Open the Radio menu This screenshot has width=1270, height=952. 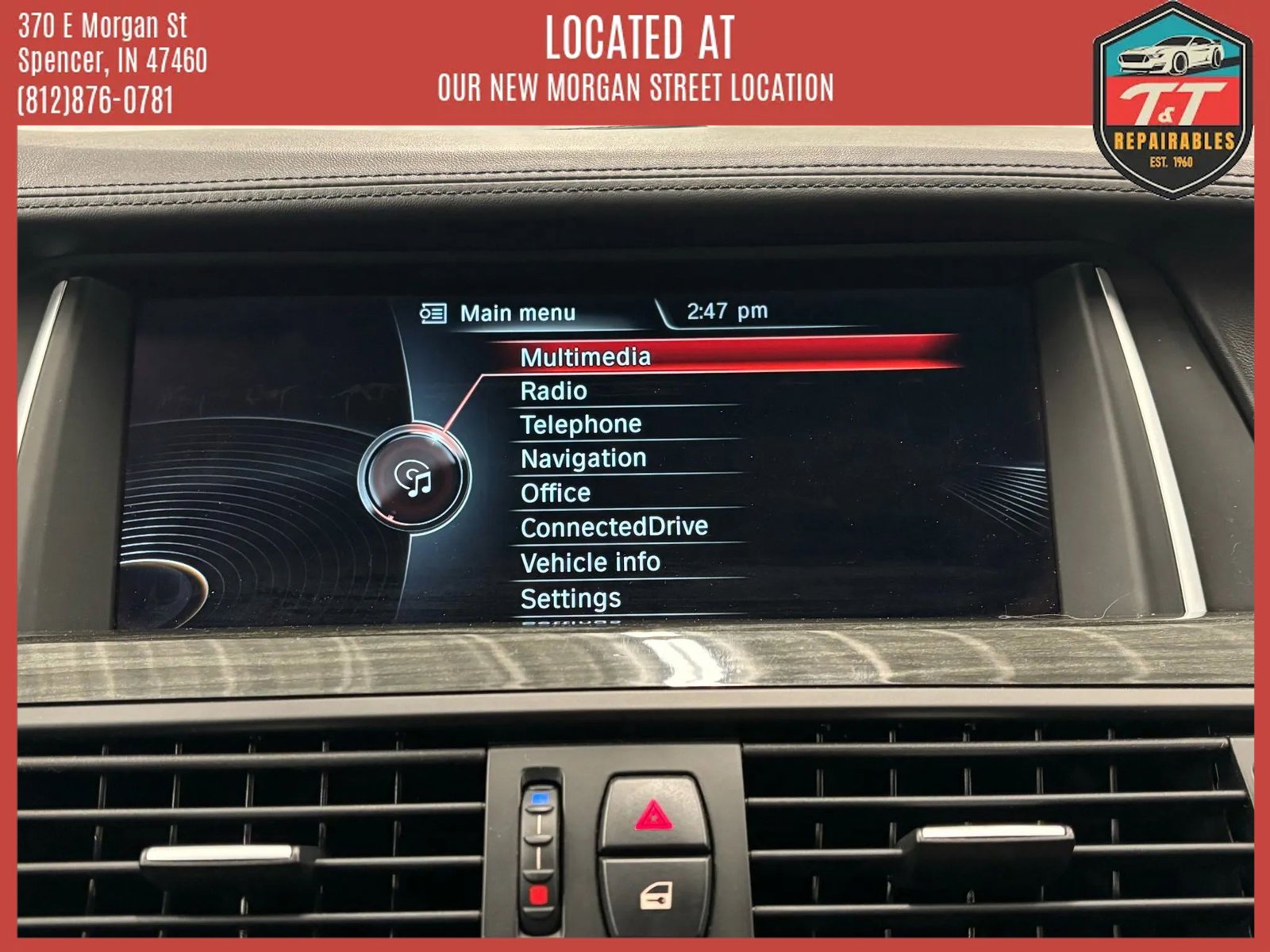pyautogui.click(x=554, y=391)
